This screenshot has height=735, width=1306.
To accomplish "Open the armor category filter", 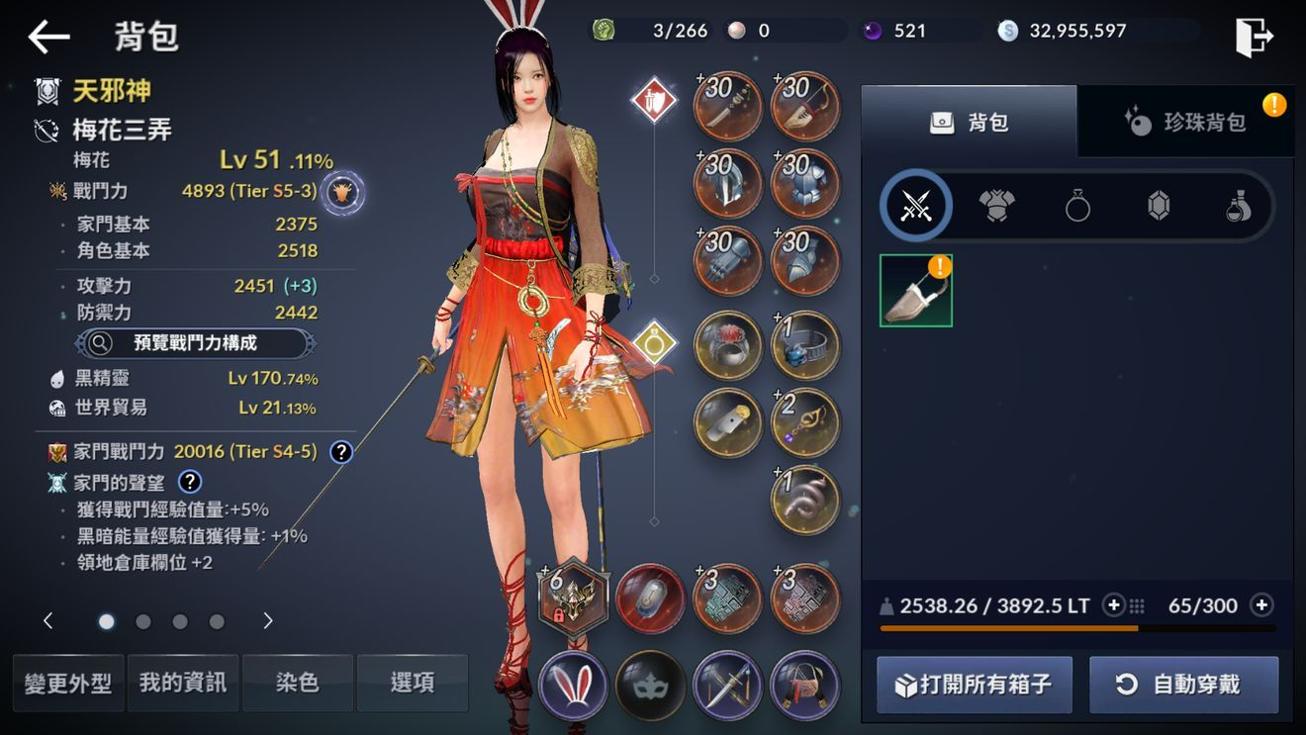I will [996, 205].
